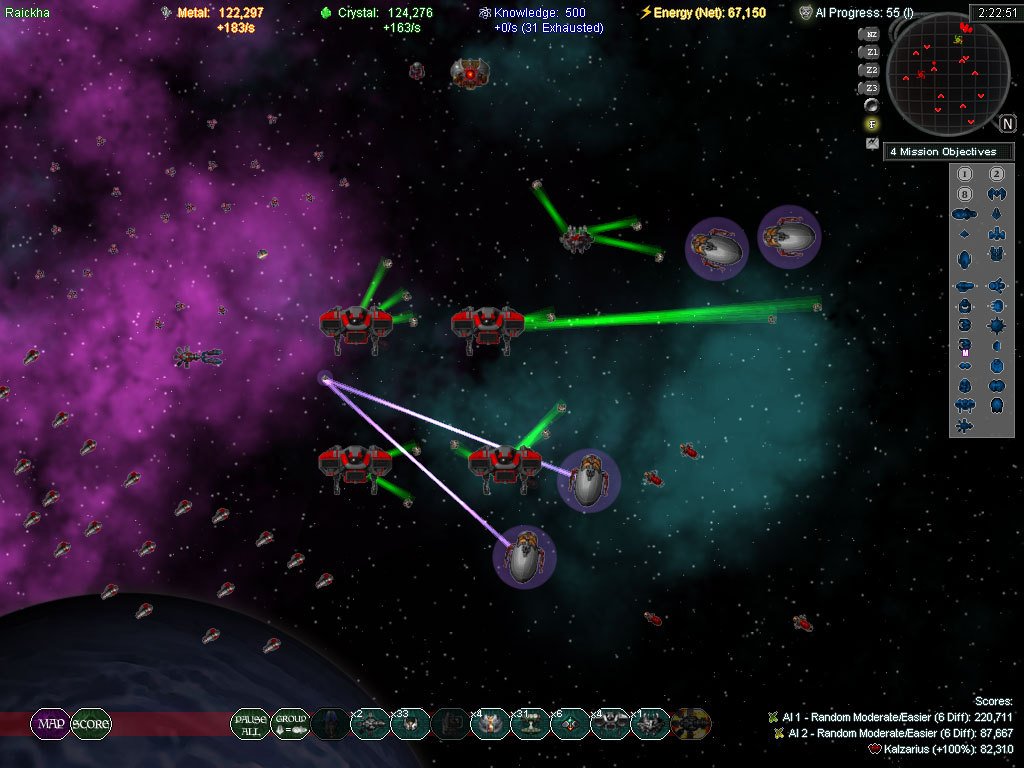
Task: Select the x6 ship group icon
Action: 570,723
